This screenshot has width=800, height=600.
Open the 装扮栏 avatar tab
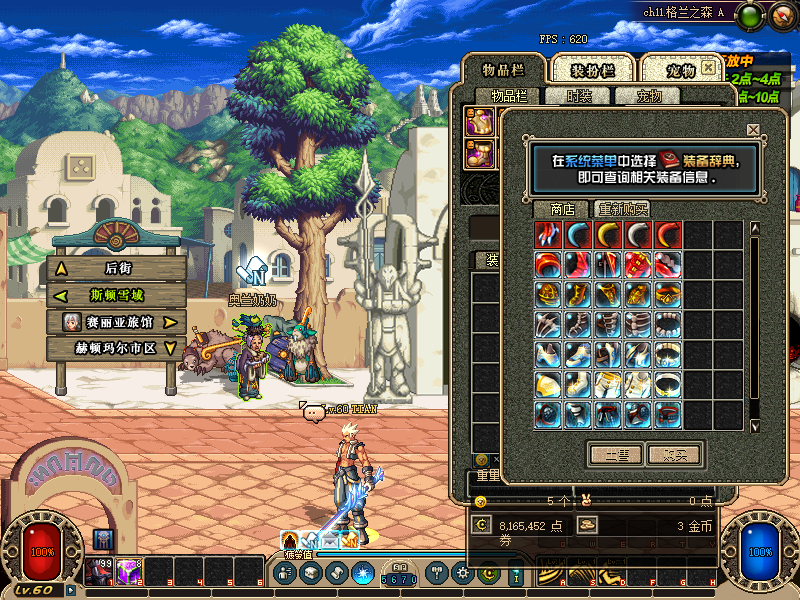[x=592, y=70]
